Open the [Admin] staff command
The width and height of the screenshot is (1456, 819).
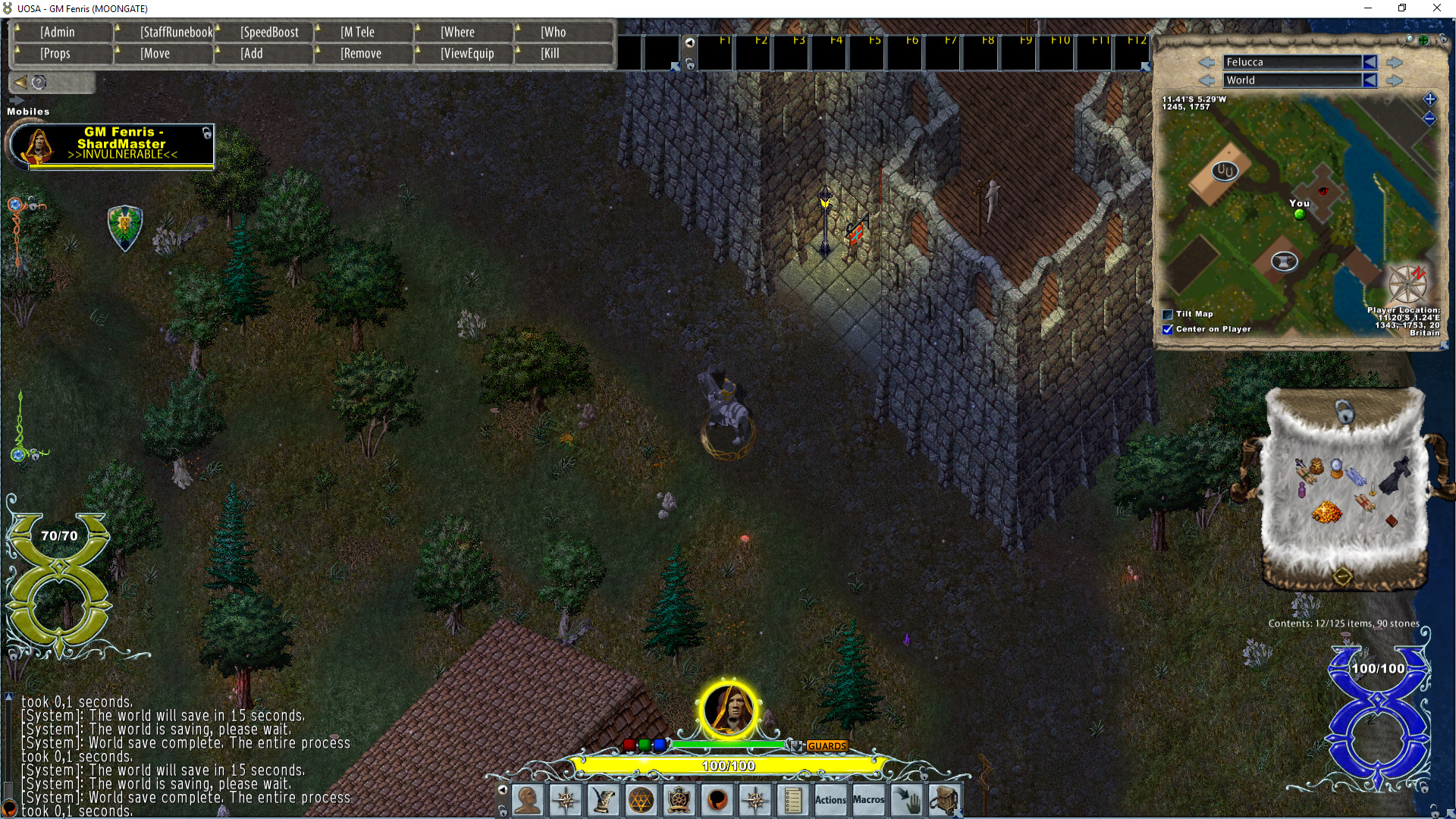(x=63, y=32)
